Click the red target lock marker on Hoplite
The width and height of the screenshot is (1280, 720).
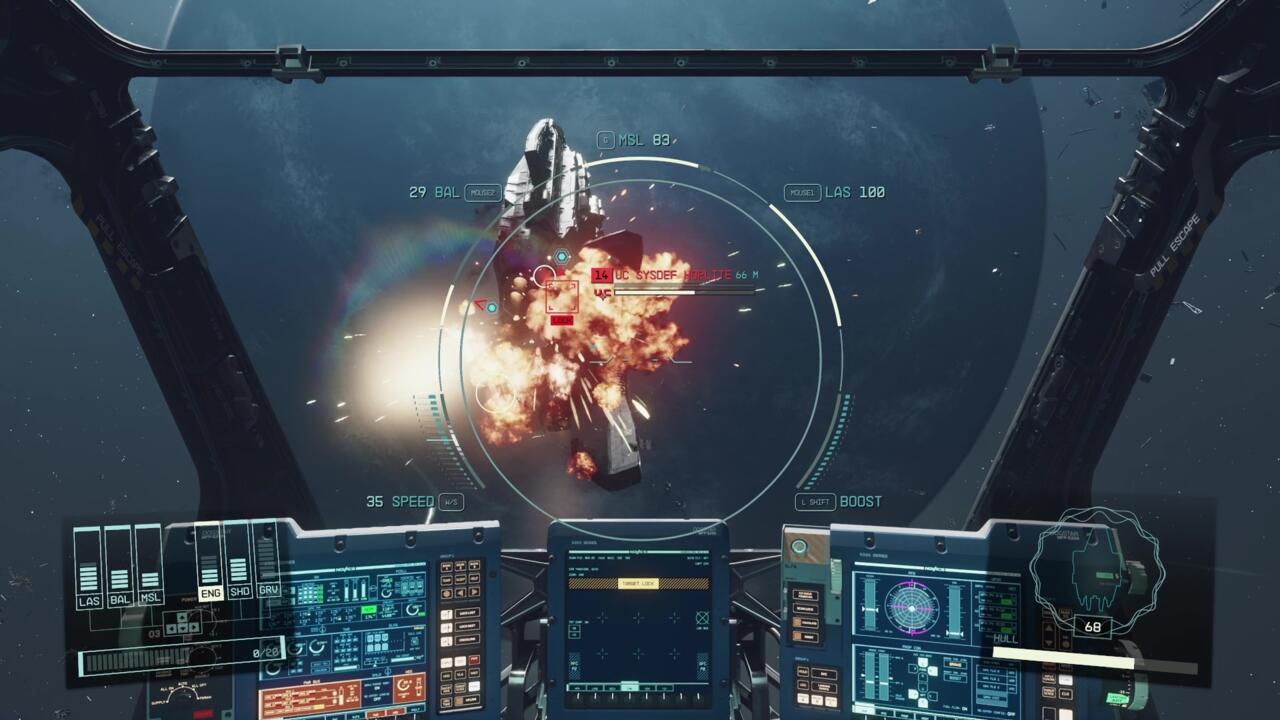(x=562, y=297)
